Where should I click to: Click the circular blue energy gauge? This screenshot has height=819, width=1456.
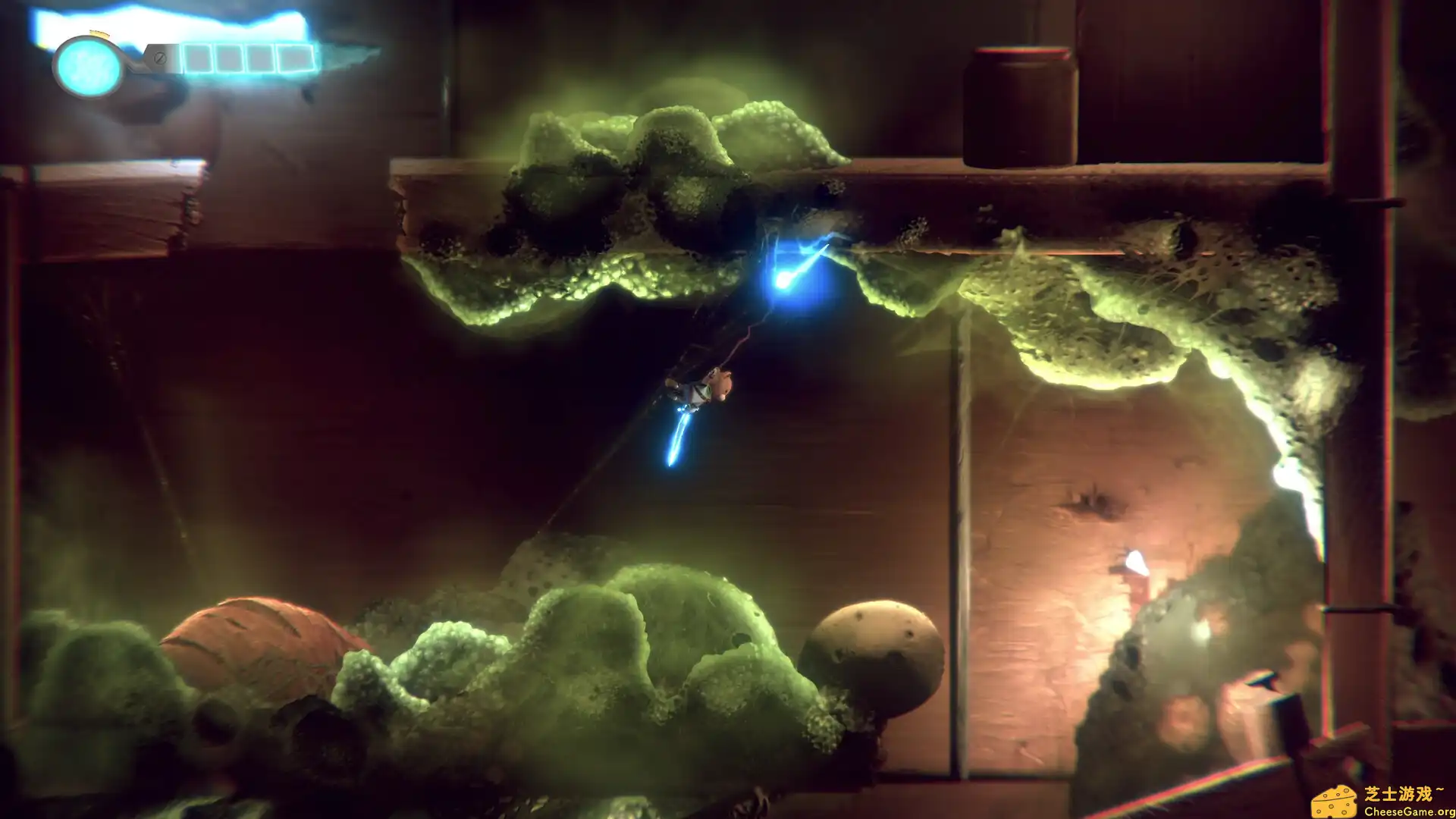coord(88,65)
